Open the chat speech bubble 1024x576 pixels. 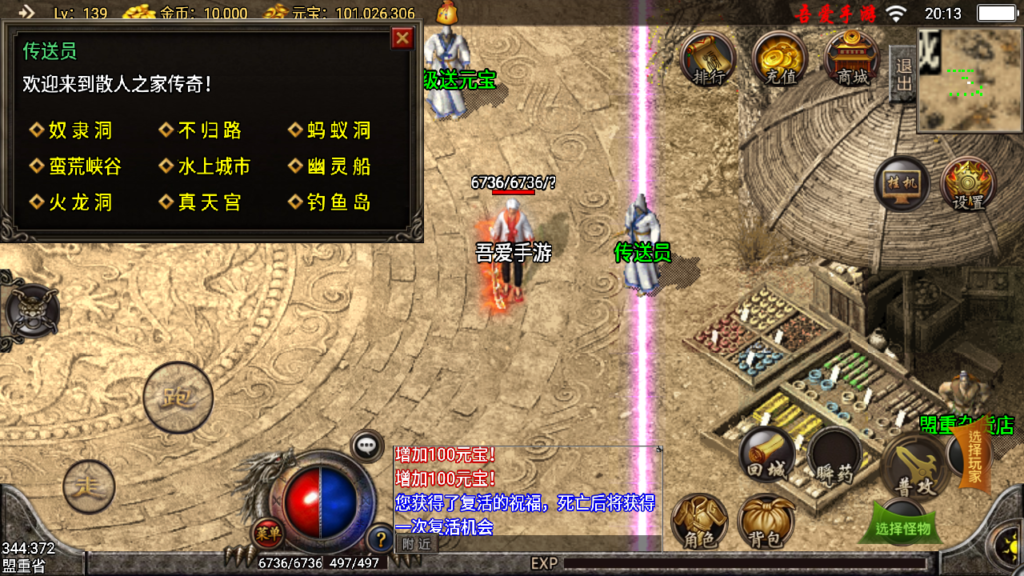click(x=367, y=444)
